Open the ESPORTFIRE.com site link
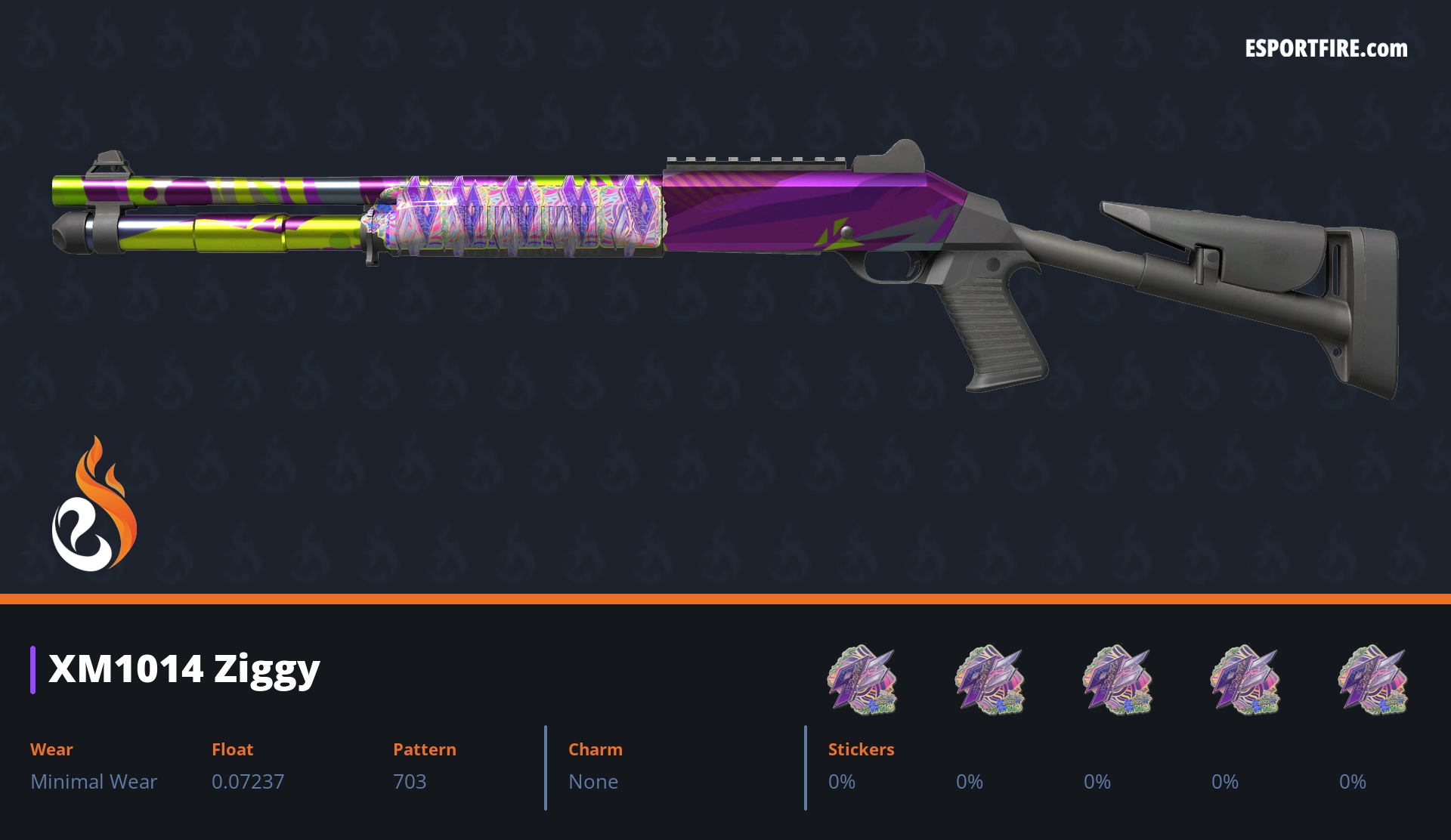The image size is (1451, 840). (x=1326, y=49)
